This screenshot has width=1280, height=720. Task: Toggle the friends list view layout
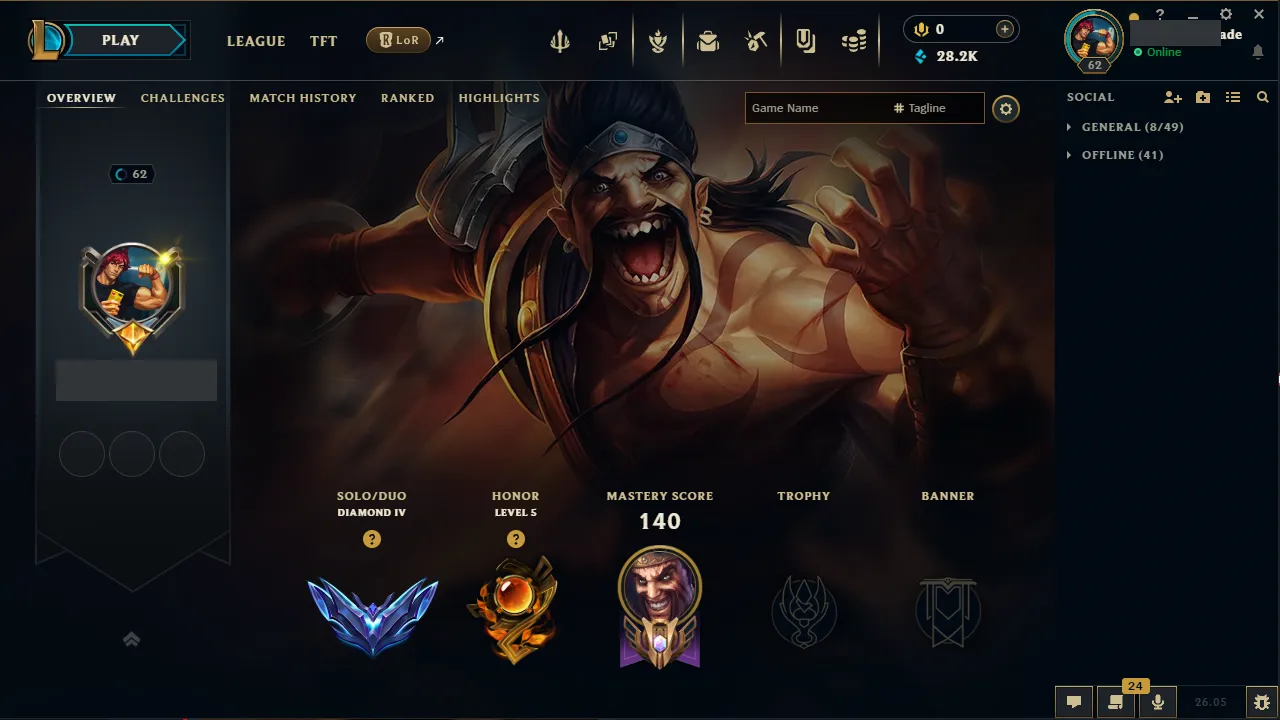(x=1233, y=97)
